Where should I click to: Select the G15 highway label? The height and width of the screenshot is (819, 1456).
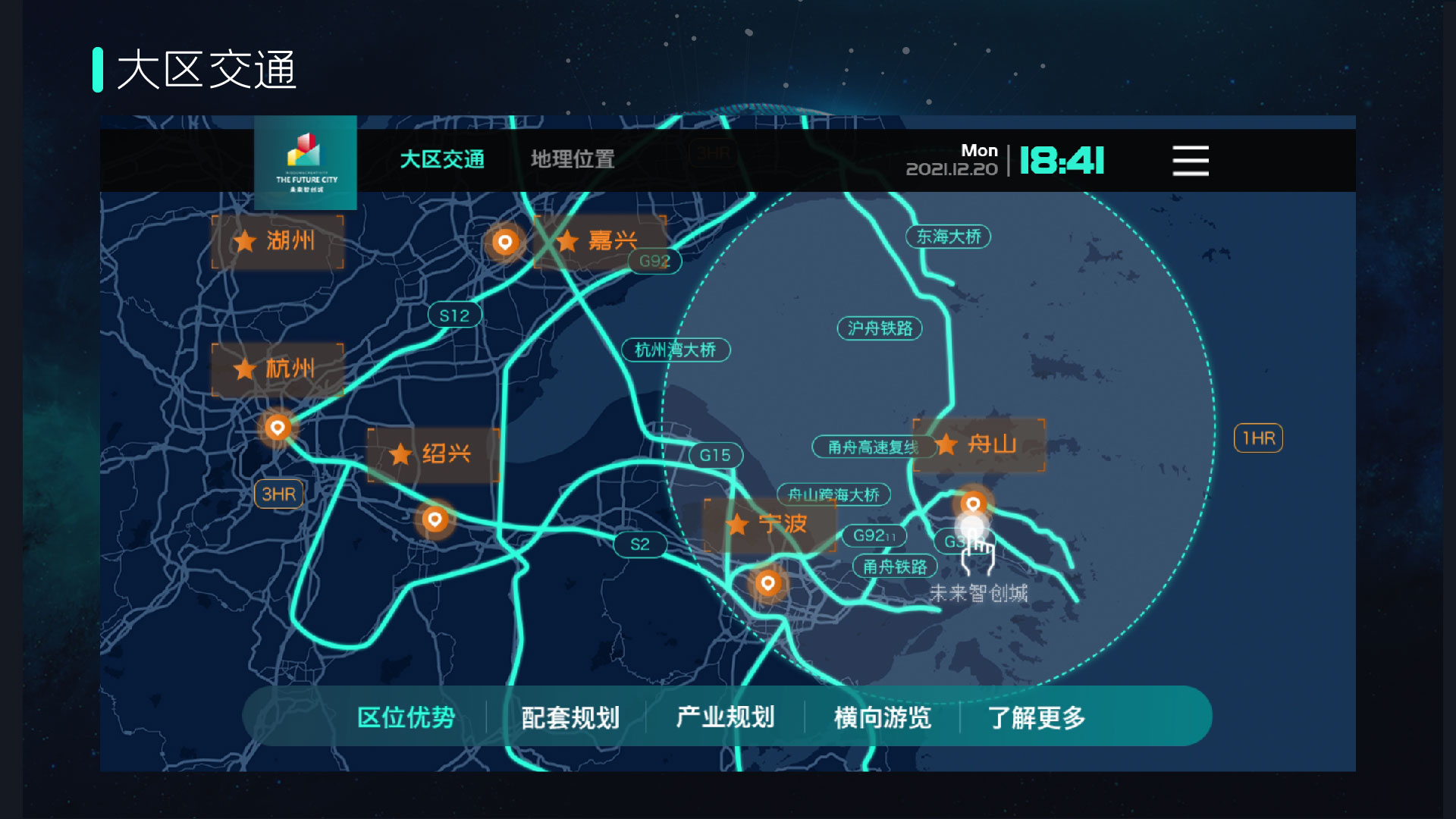pos(716,455)
